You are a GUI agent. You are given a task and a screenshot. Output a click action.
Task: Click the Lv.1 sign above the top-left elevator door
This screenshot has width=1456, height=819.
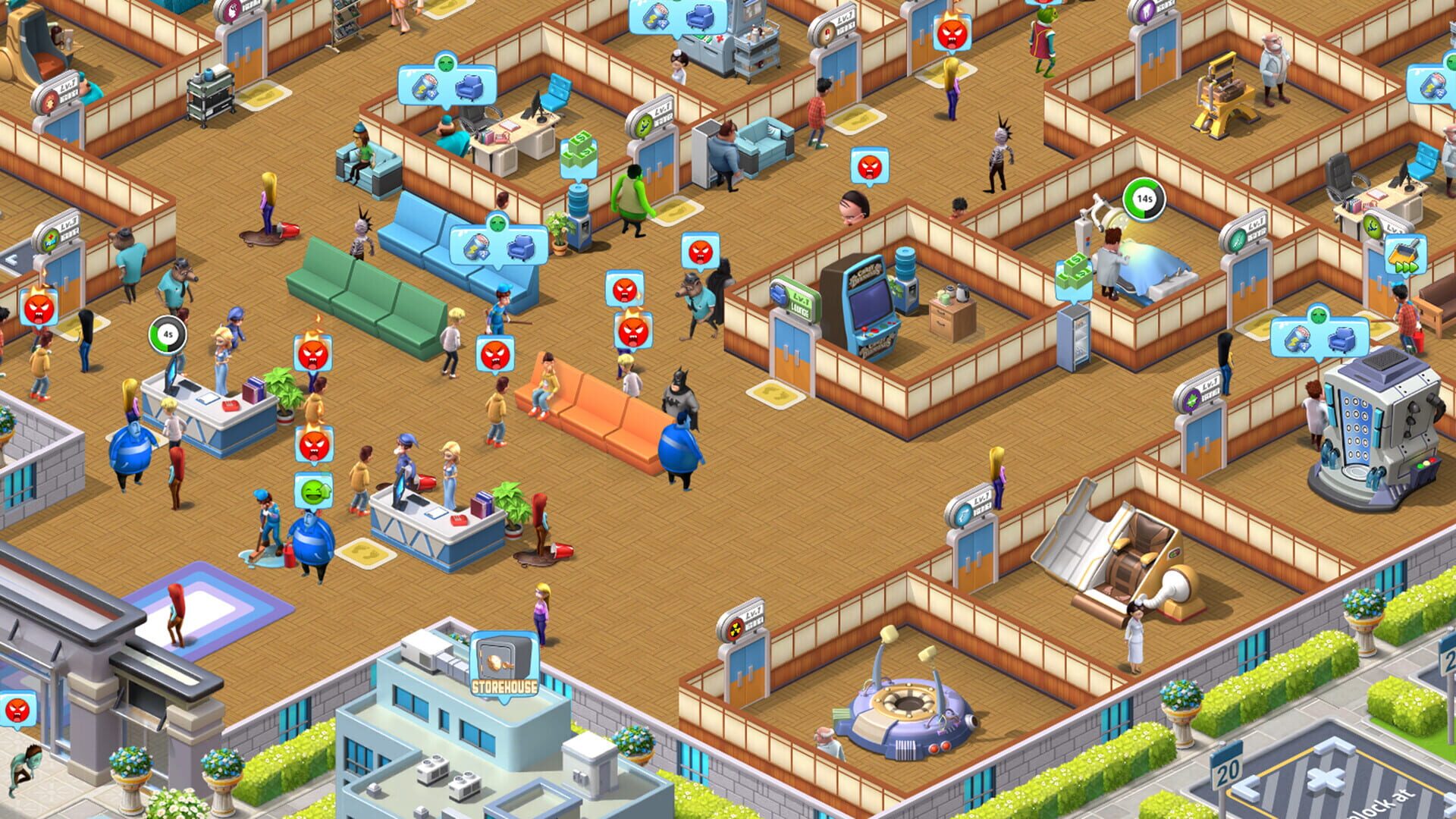69,86
